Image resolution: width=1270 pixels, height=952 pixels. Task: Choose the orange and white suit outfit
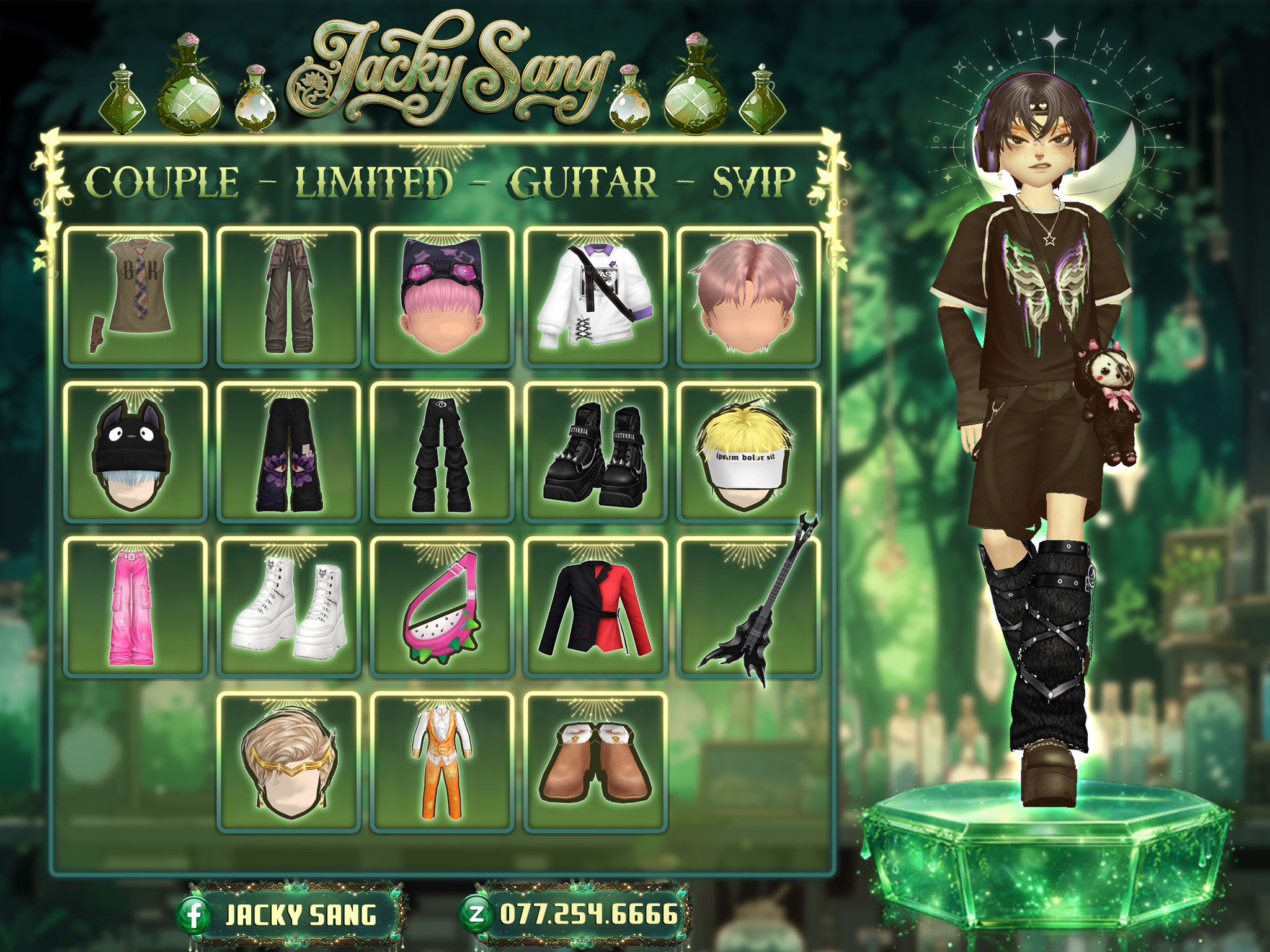[442, 762]
